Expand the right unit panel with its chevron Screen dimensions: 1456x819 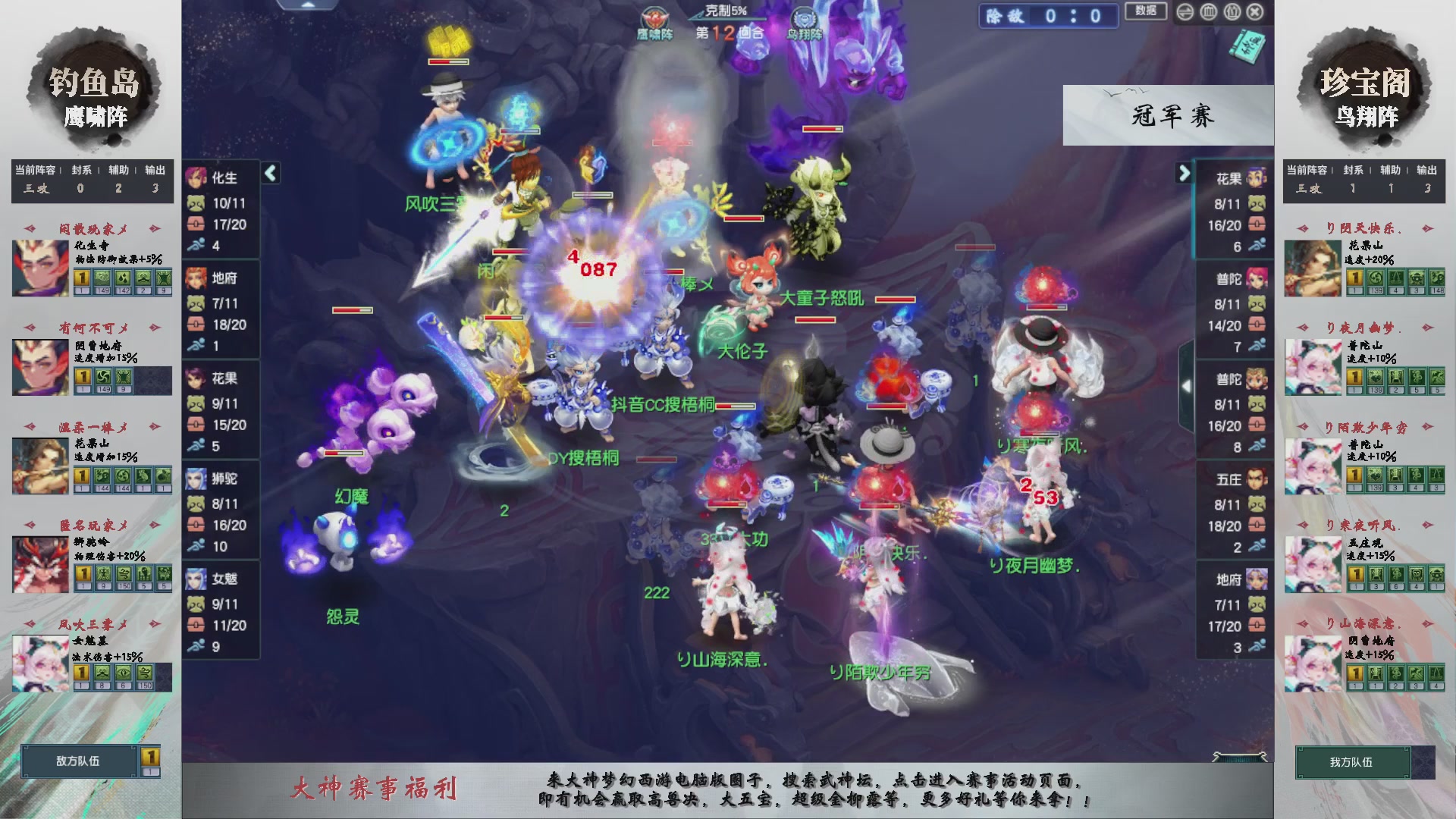point(1184,174)
